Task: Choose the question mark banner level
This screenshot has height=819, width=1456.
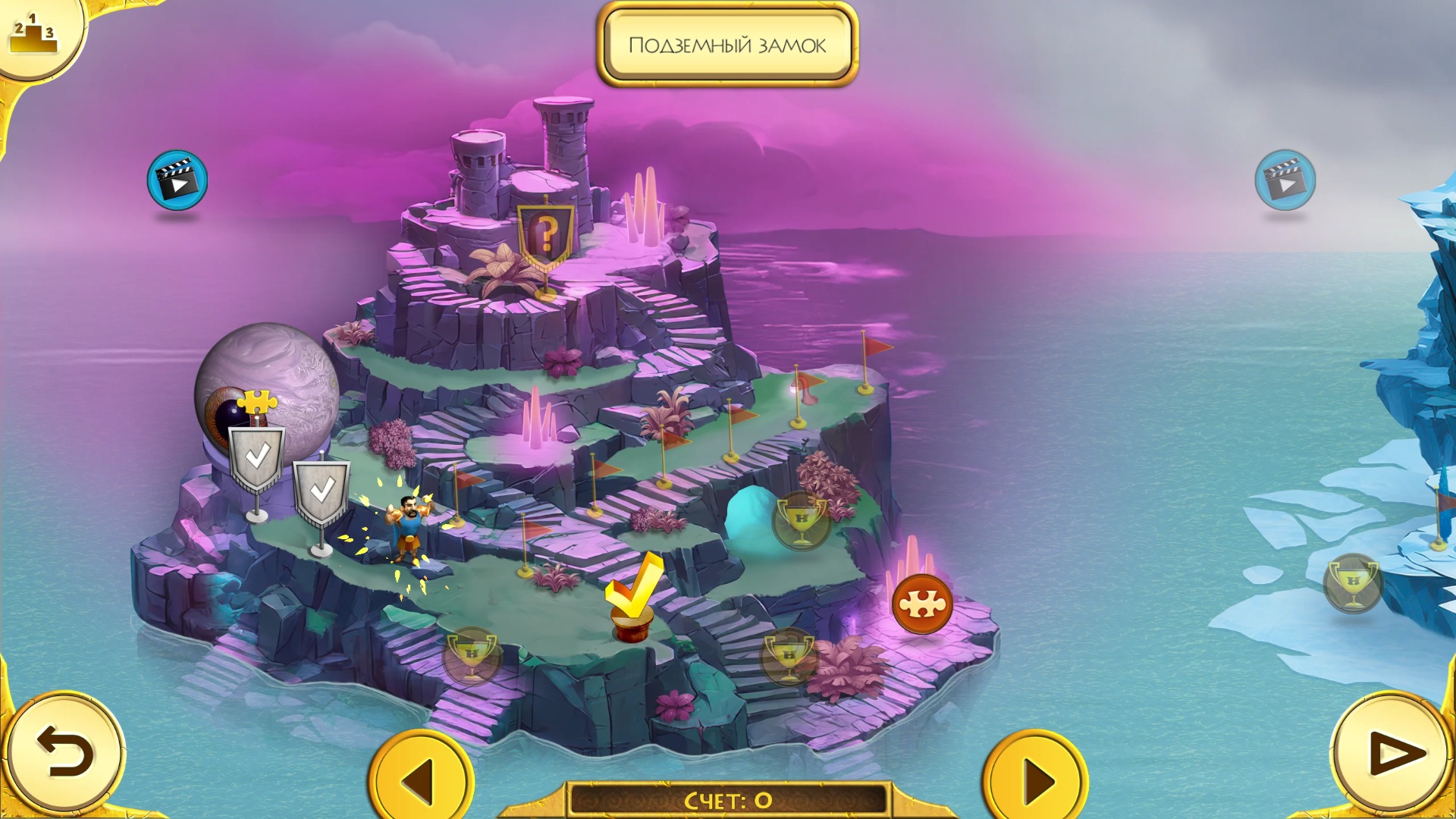Action: pos(545,235)
